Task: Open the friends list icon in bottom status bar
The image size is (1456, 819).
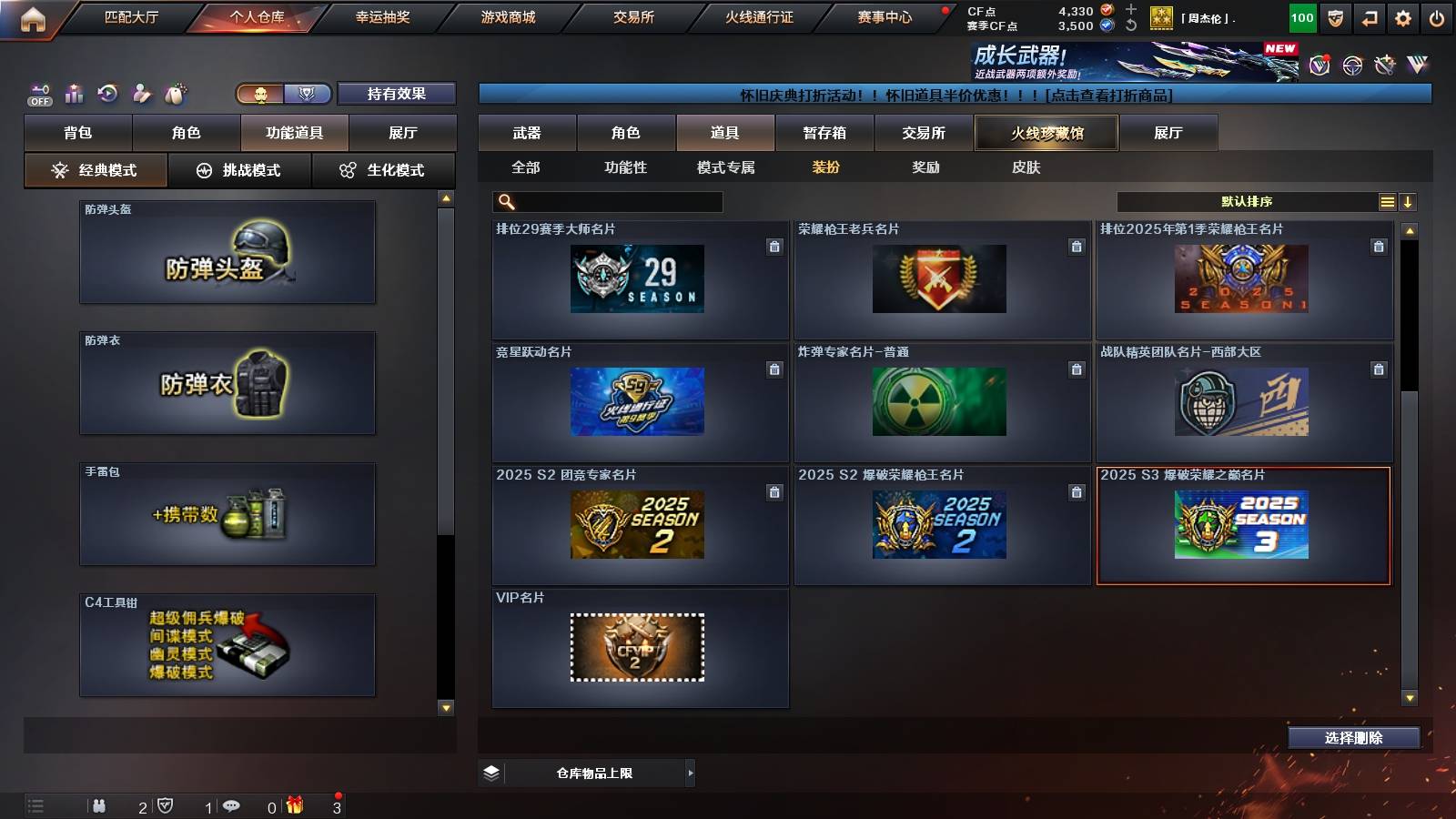Action: tap(100, 805)
